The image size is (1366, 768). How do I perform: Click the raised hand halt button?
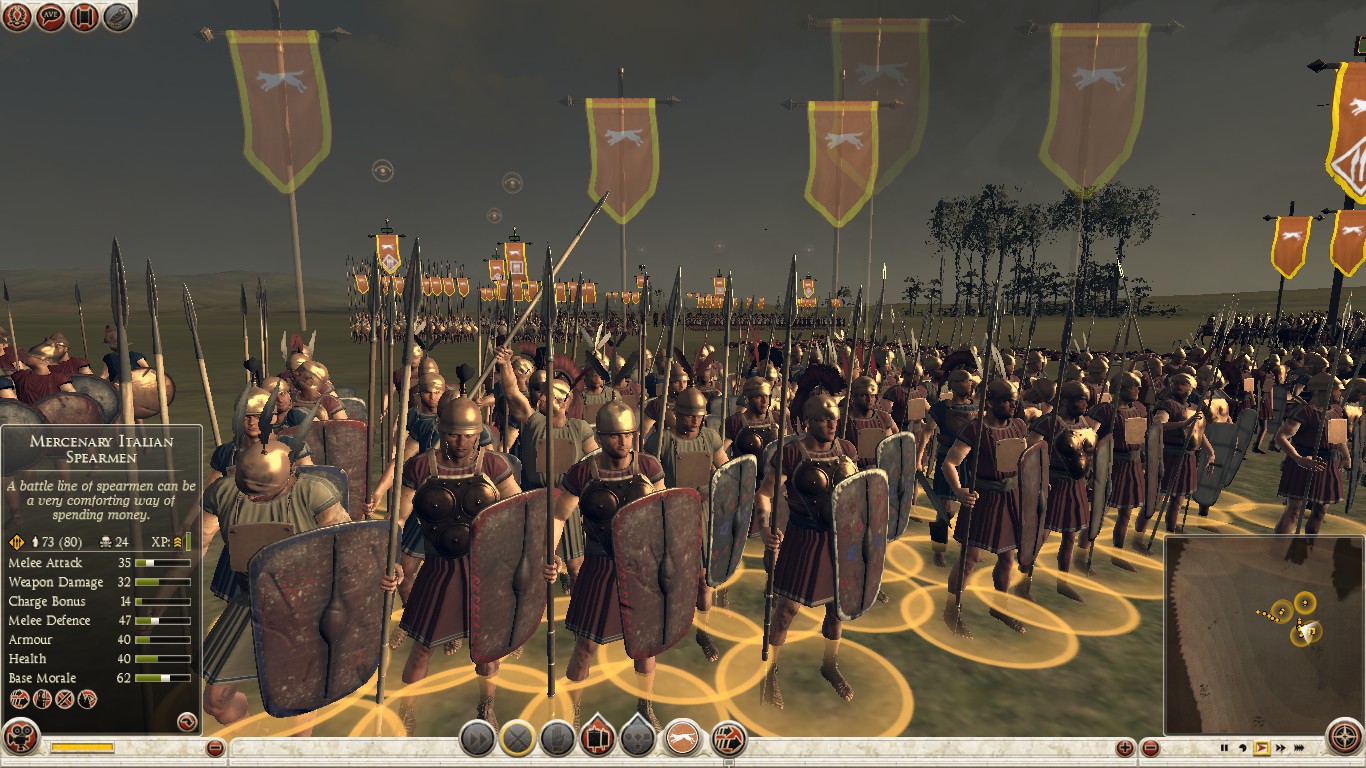[x=557, y=739]
